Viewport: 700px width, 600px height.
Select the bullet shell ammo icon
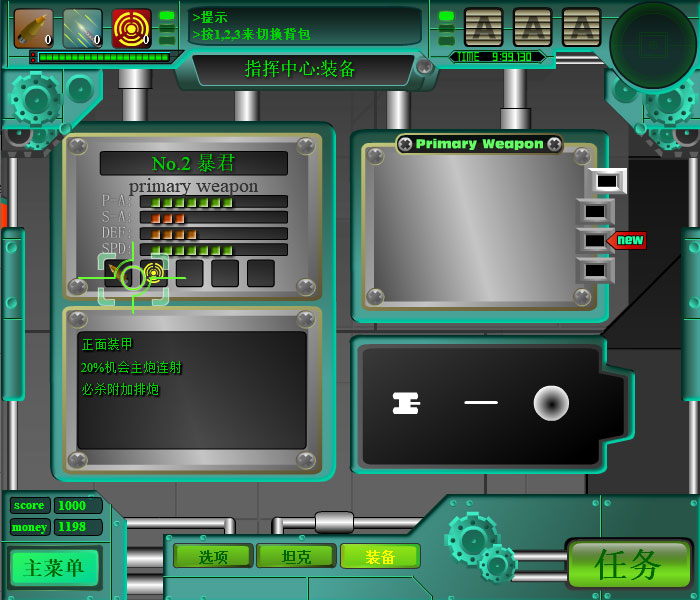pos(33,28)
